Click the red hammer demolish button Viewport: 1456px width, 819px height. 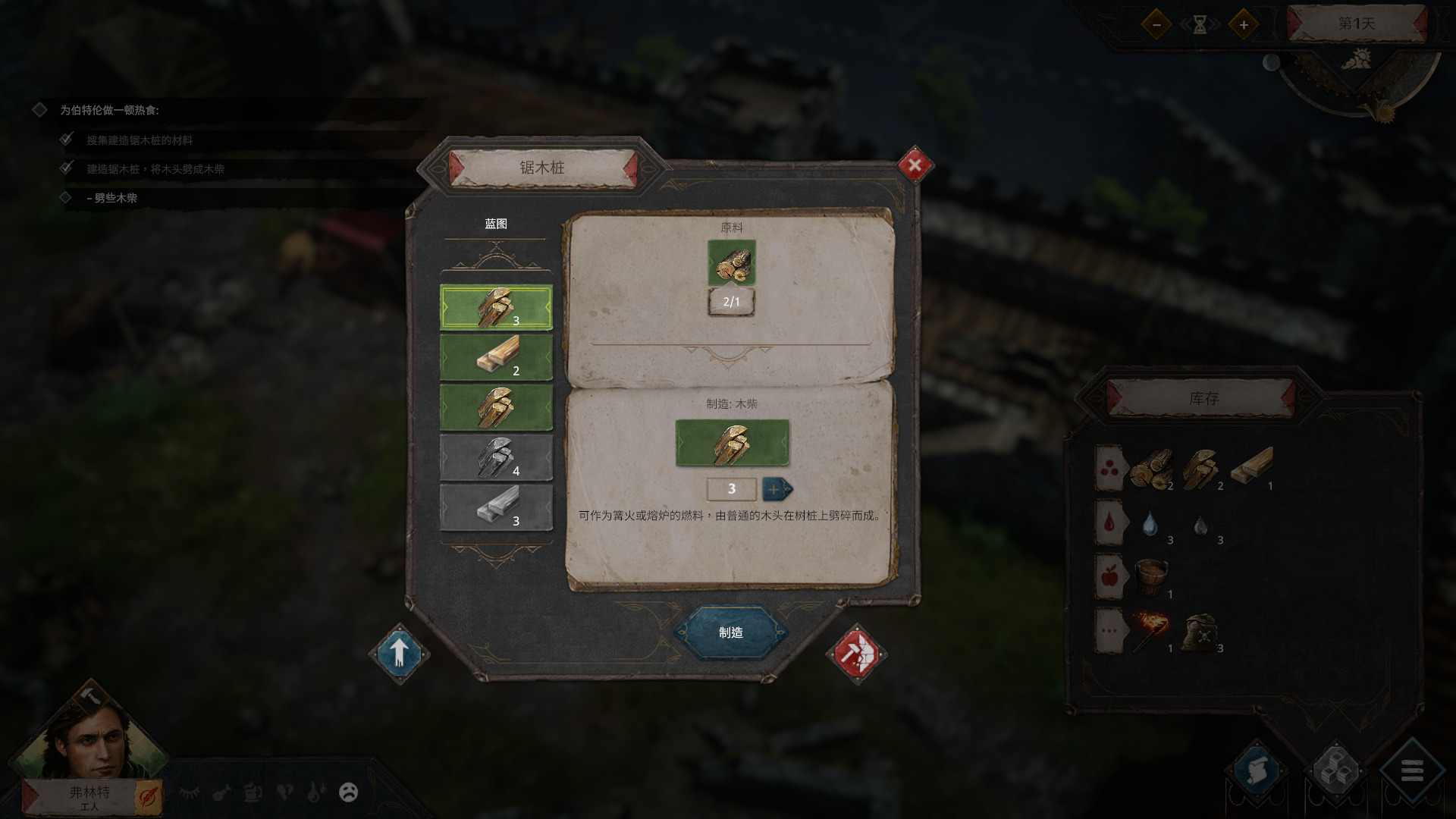pos(856,653)
